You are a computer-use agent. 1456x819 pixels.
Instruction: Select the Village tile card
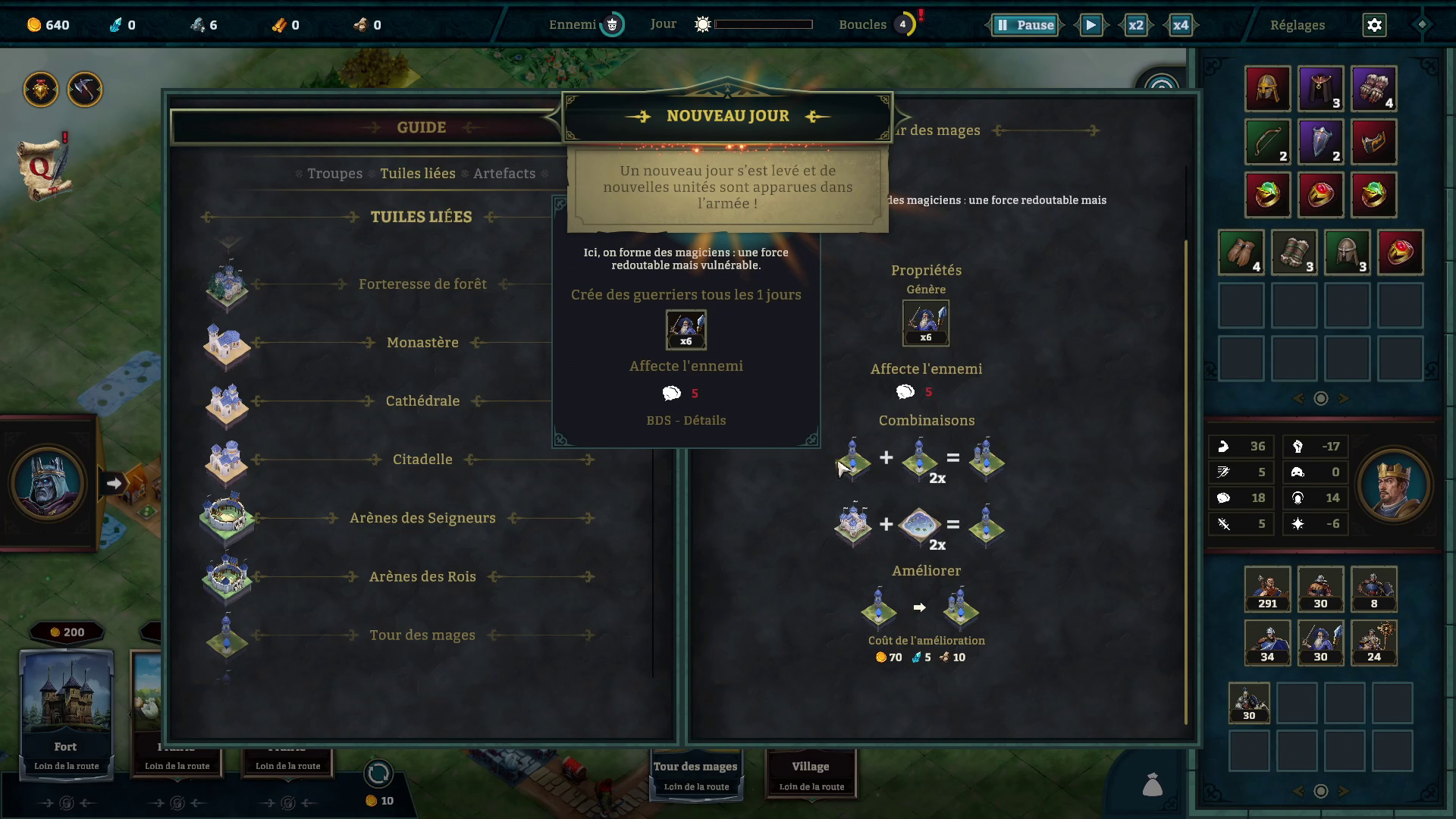click(x=811, y=773)
